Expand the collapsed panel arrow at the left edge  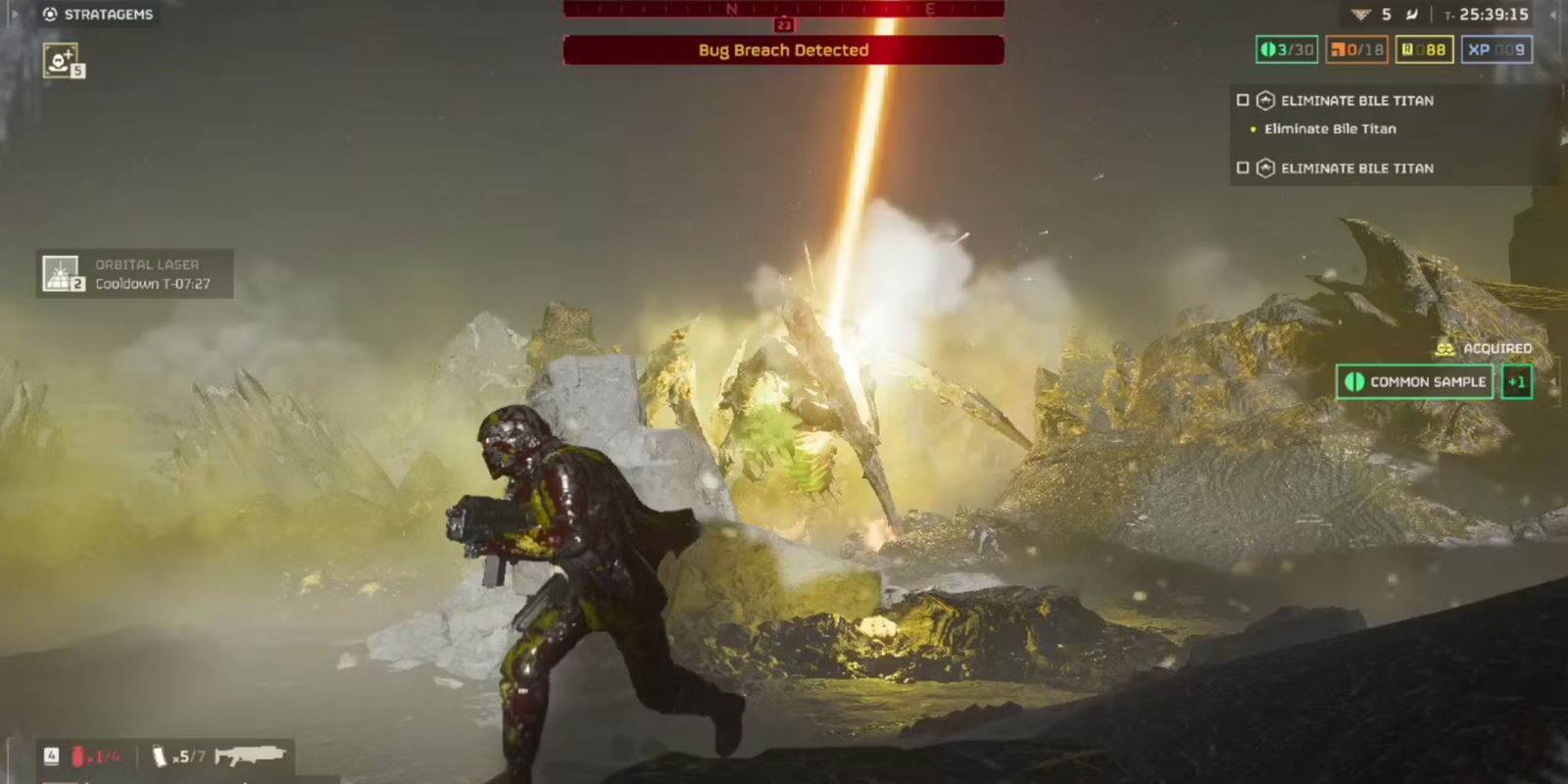(x=15, y=15)
